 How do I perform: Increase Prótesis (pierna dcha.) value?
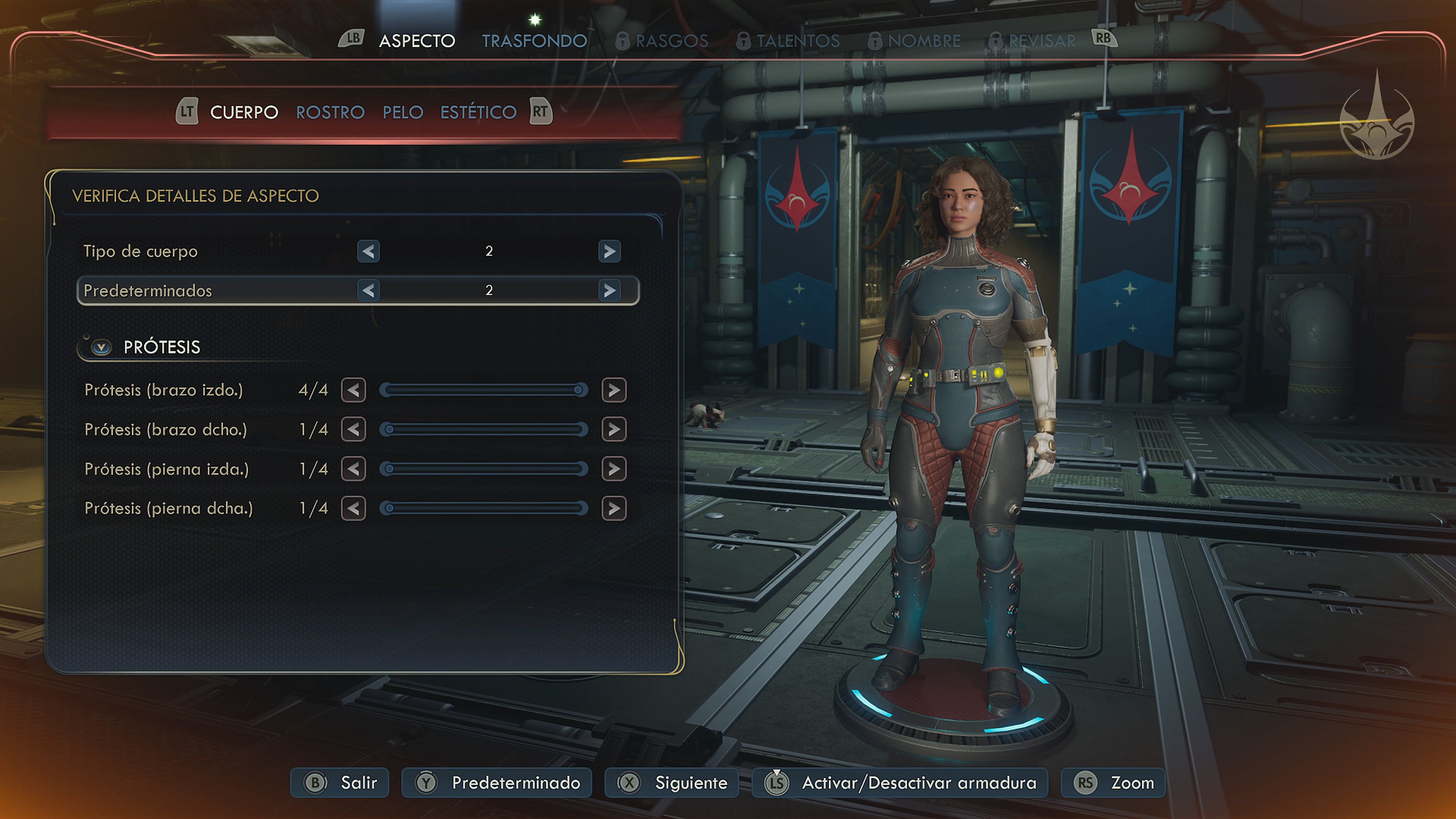click(614, 508)
